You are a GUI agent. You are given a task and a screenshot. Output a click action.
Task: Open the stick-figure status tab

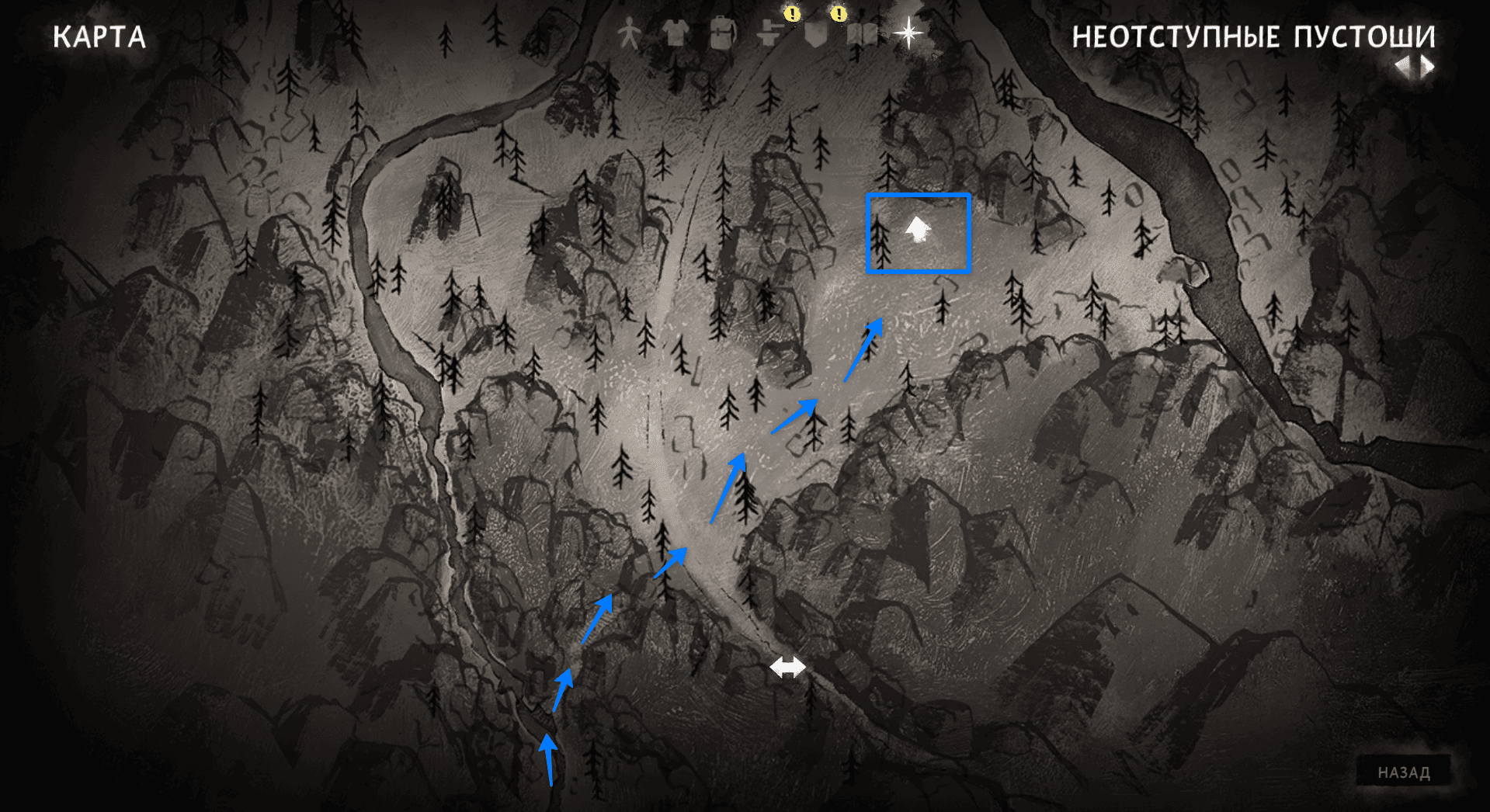(x=629, y=34)
